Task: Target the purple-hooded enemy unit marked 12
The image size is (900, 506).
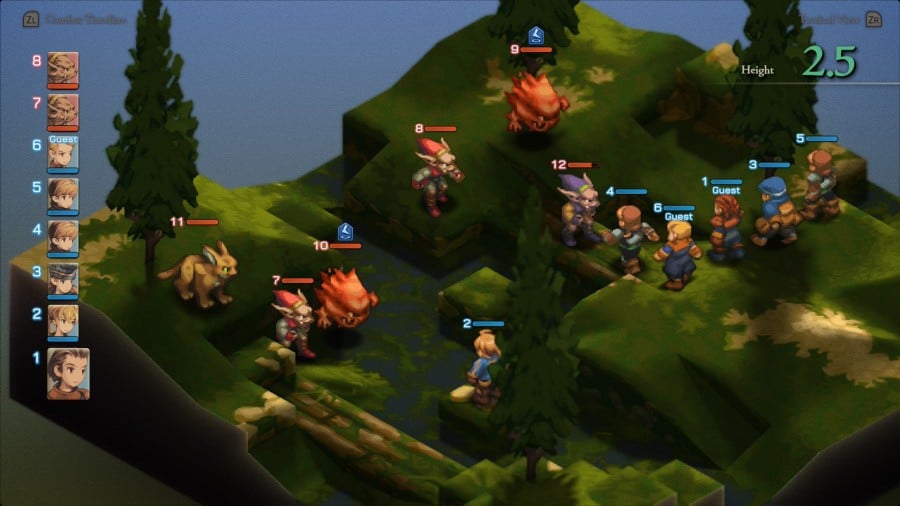Action: pyautogui.click(x=578, y=212)
